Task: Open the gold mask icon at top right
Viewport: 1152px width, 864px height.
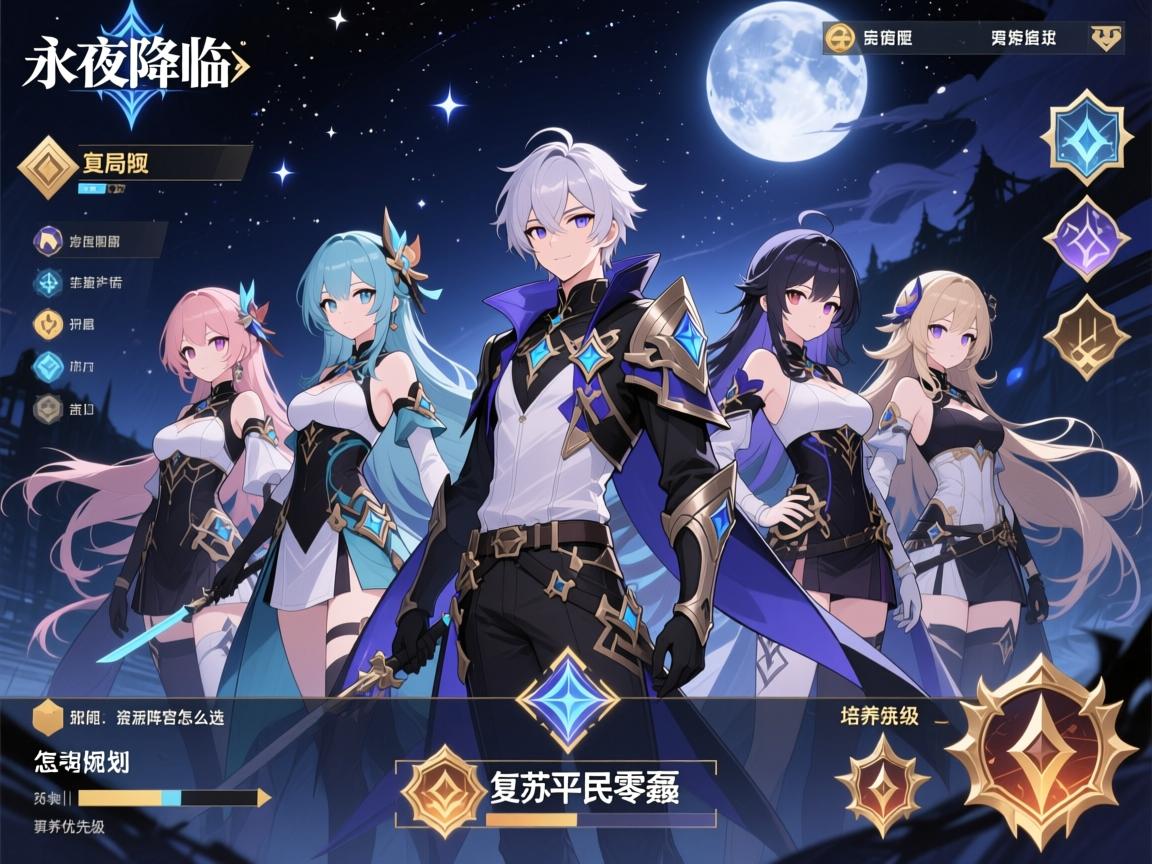Action: click(x=1105, y=39)
